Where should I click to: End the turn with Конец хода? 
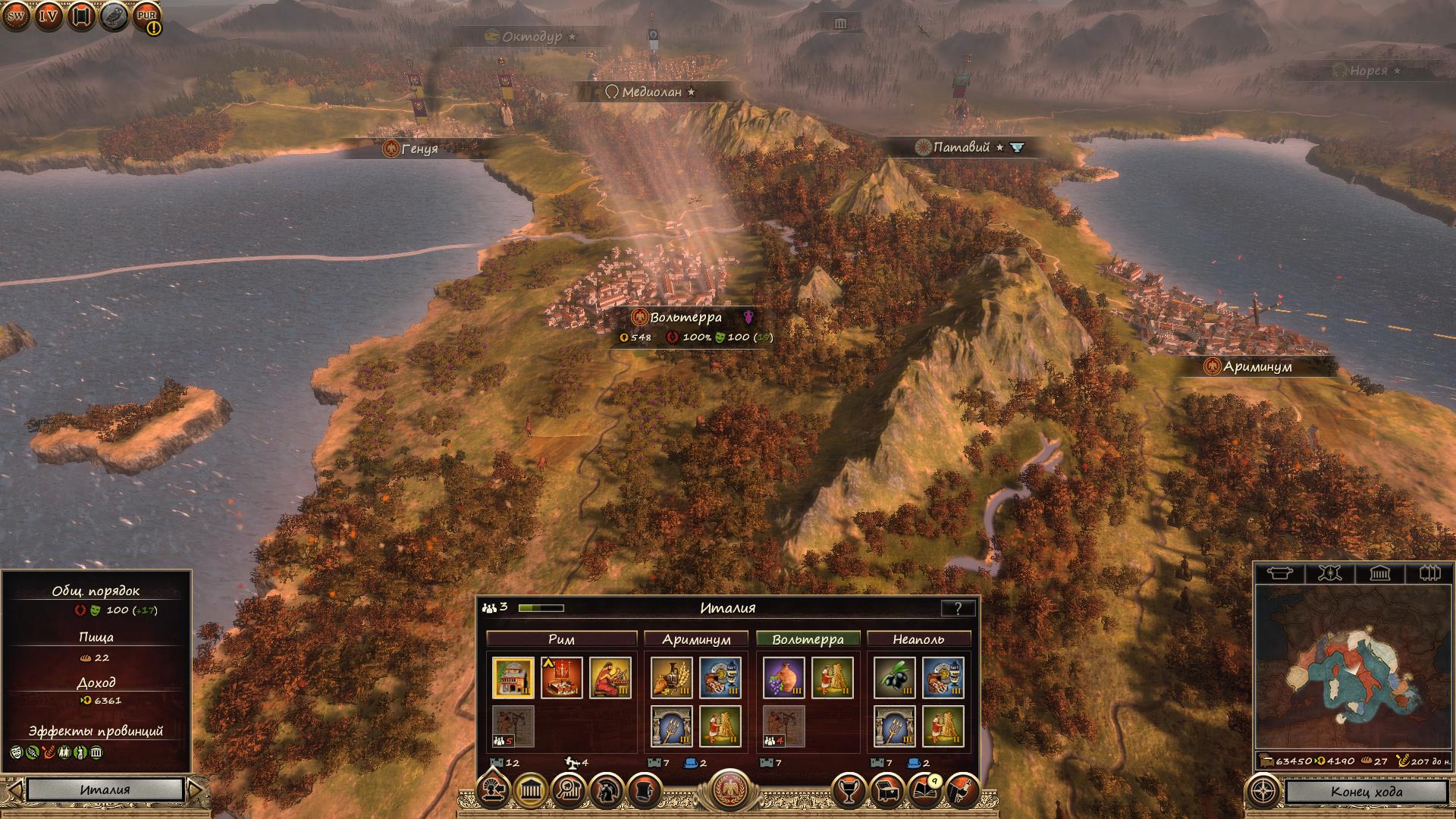pyautogui.click(x=1366, y=792)
